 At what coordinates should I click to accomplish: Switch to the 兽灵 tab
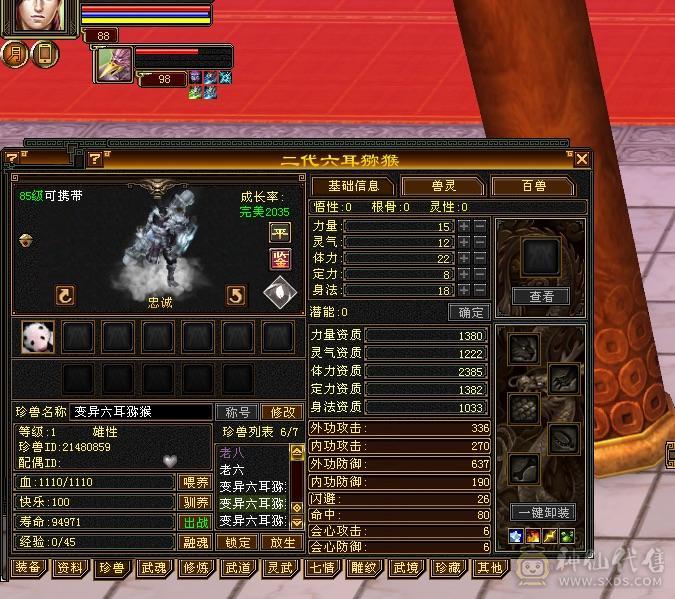click(x=442, y=186)
